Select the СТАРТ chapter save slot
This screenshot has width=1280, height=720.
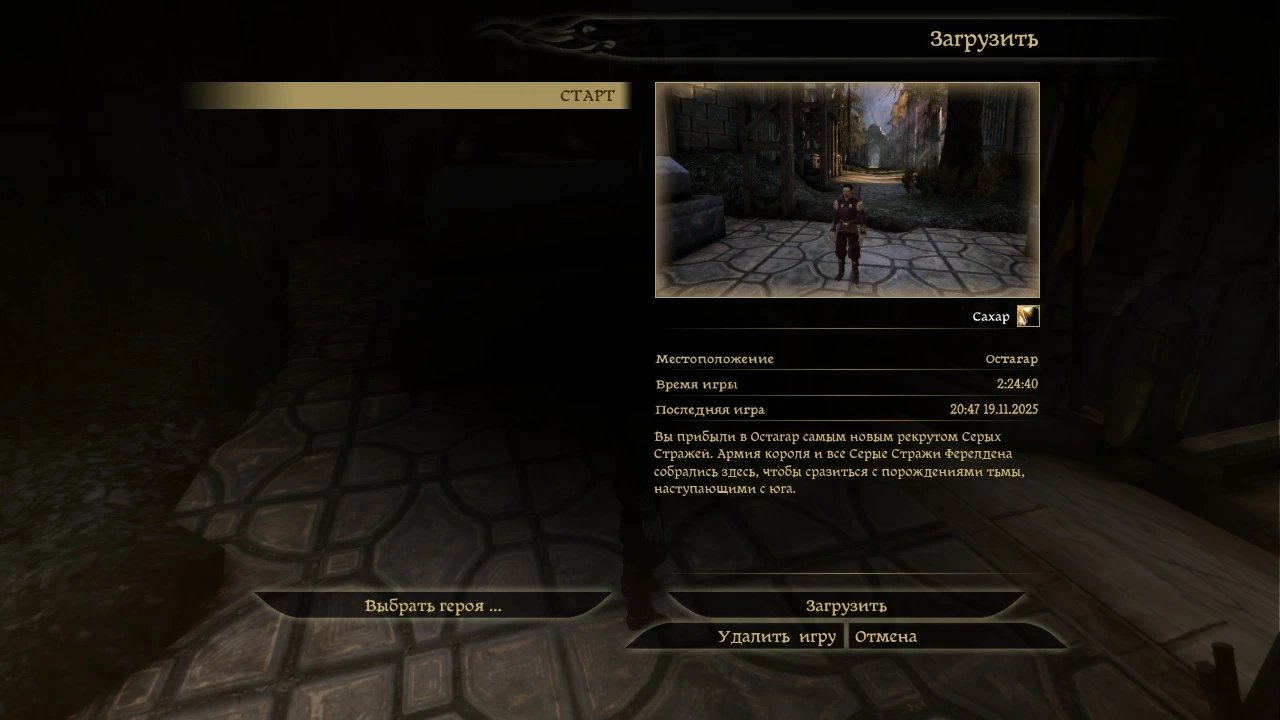[587, 95]
